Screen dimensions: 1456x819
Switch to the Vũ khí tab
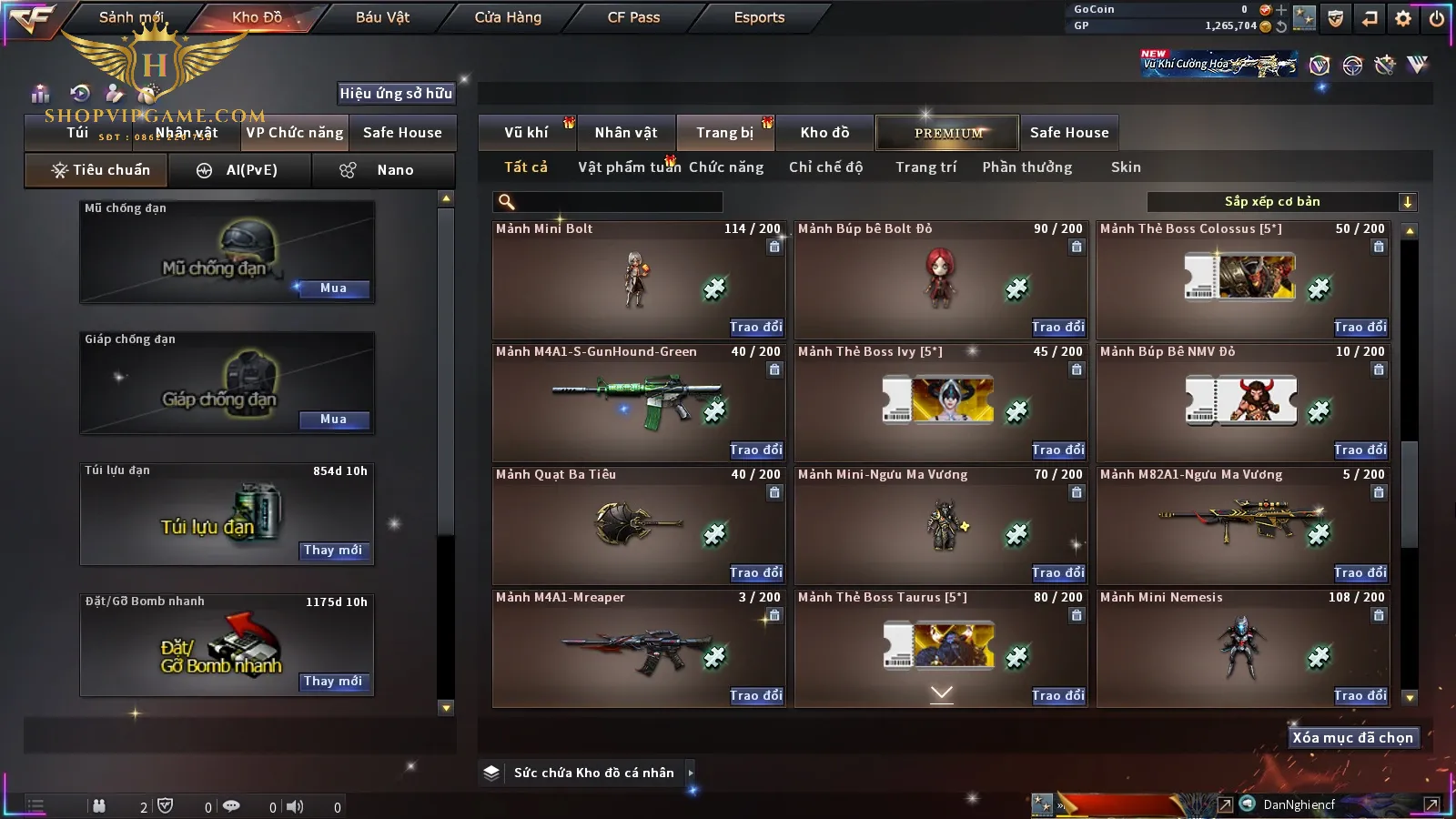(x=526, y=133)
